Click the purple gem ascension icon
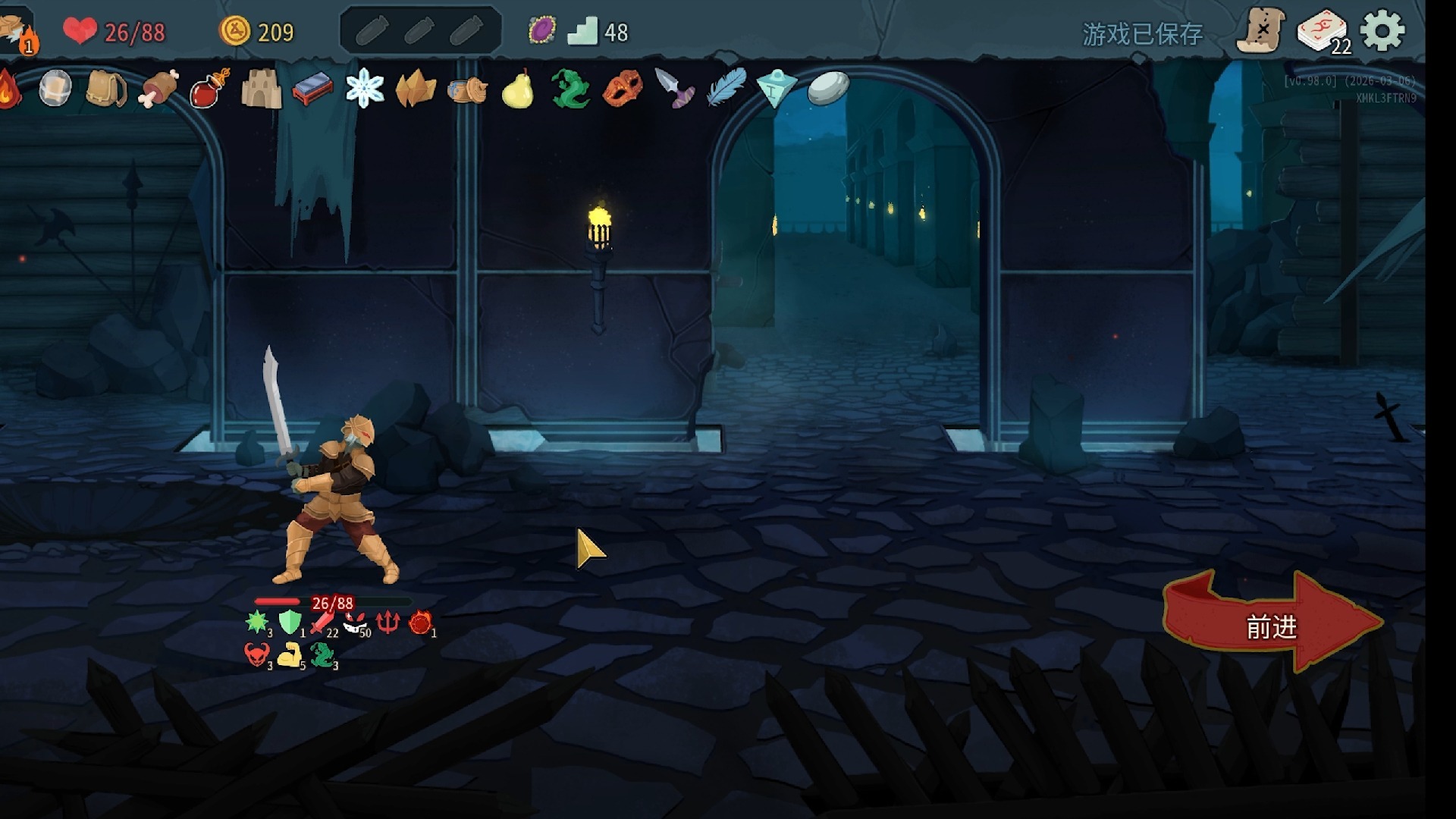The width and height of the screenshot is (1456, 819). point(541,31)
